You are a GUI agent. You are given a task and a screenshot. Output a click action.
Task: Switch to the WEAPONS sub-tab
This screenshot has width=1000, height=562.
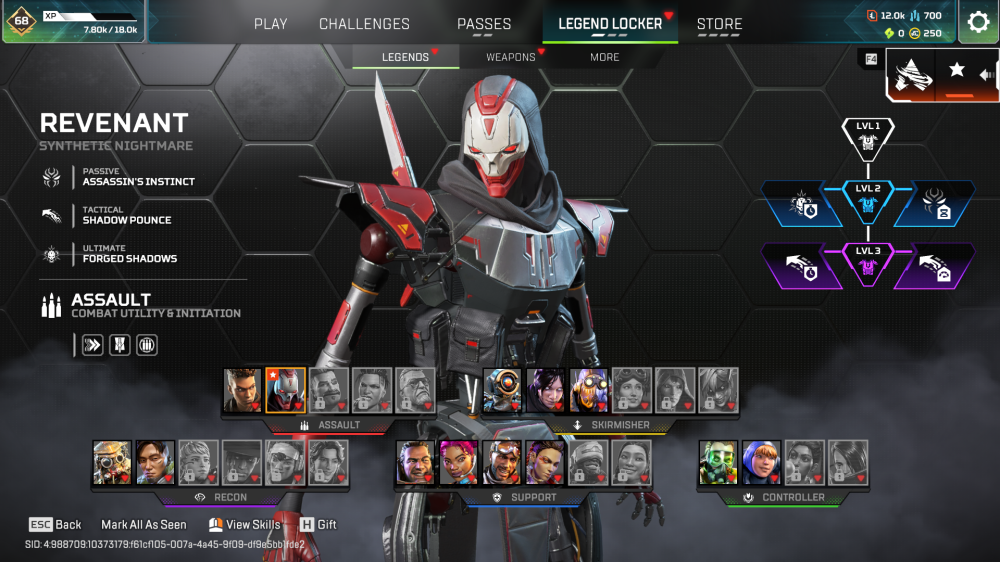click(x=511, y=57)
